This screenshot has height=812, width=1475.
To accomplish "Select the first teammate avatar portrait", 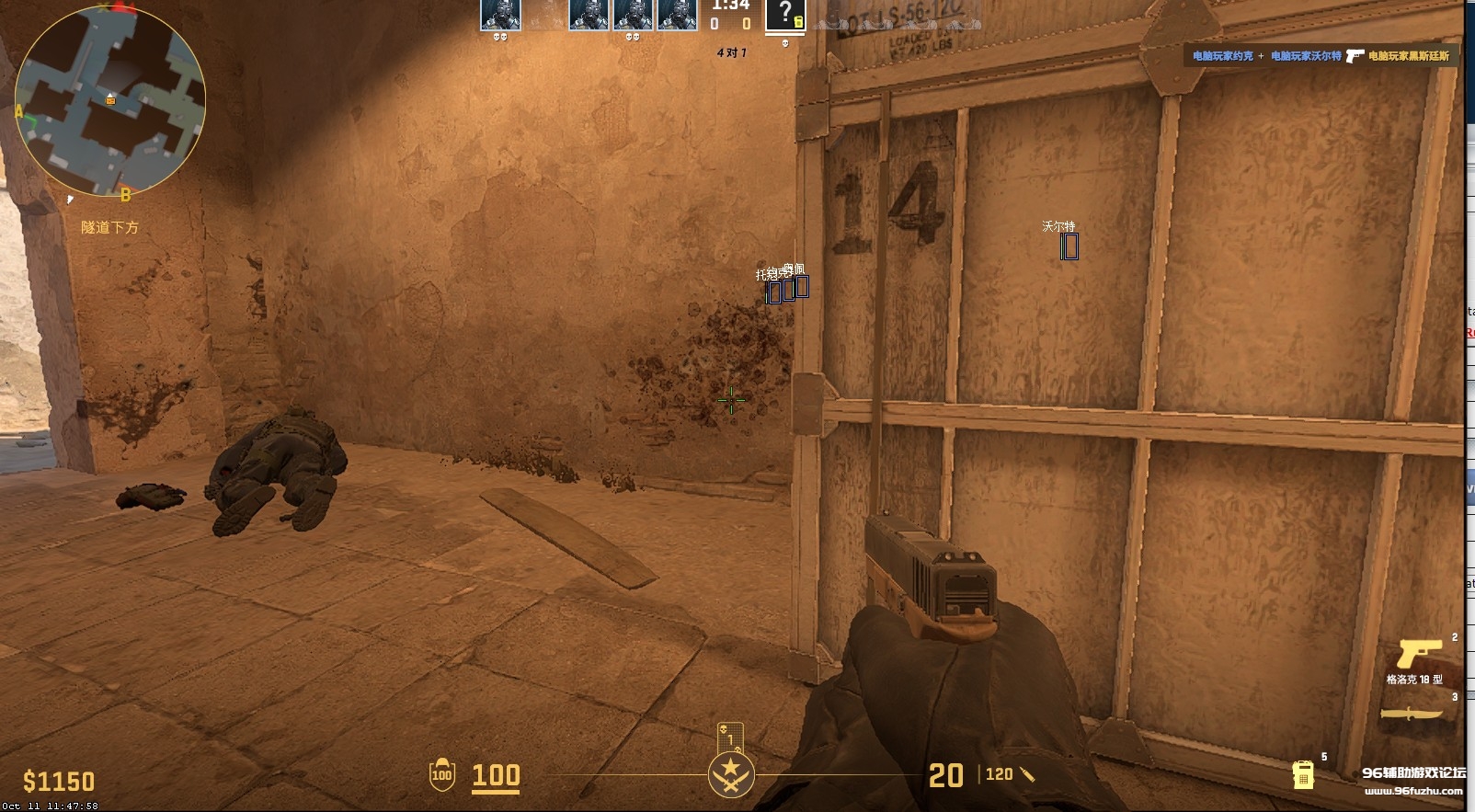I will click(500, 15).
